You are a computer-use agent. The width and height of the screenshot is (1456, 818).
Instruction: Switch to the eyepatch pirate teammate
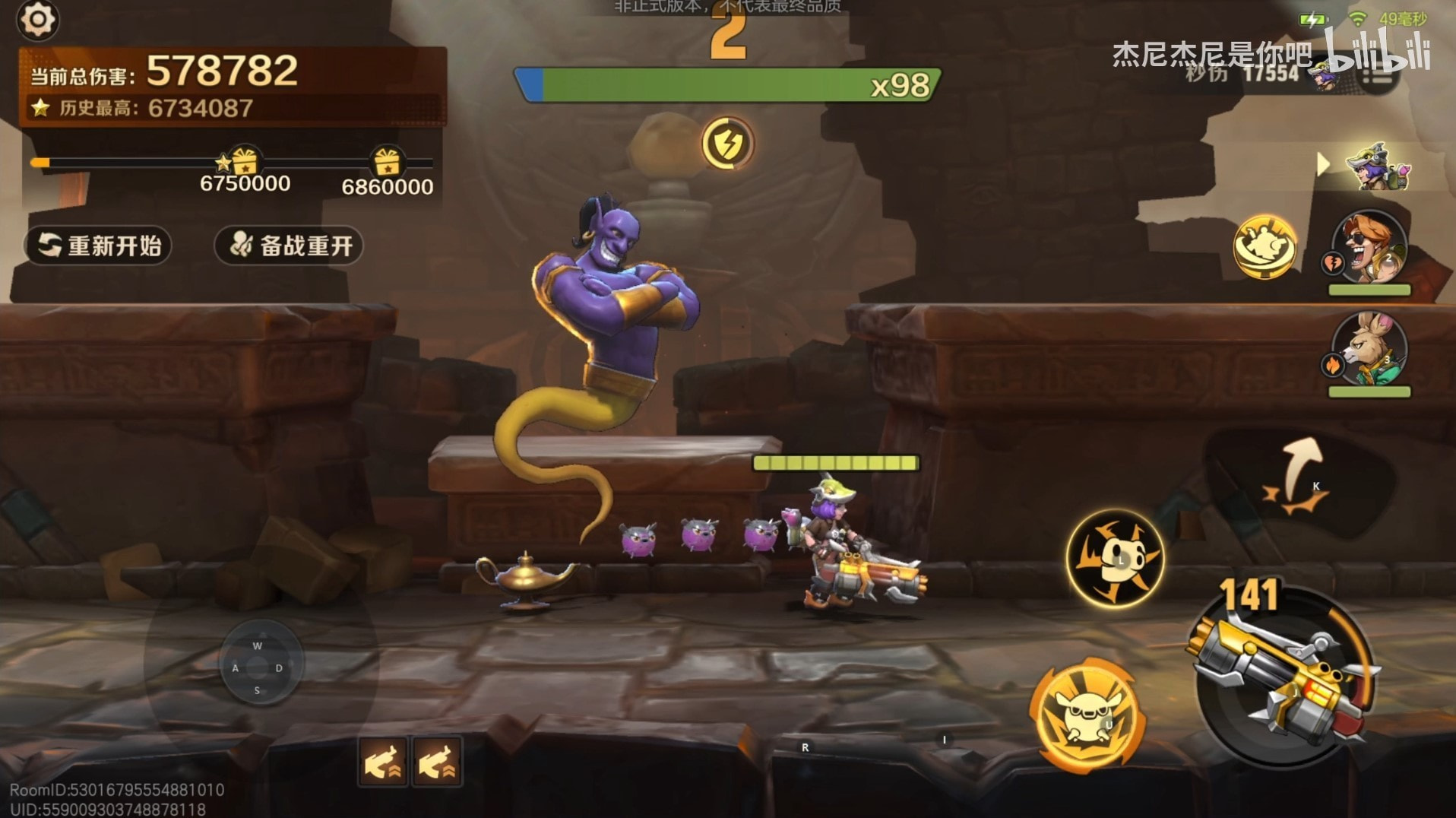(x=1370, y=249)
